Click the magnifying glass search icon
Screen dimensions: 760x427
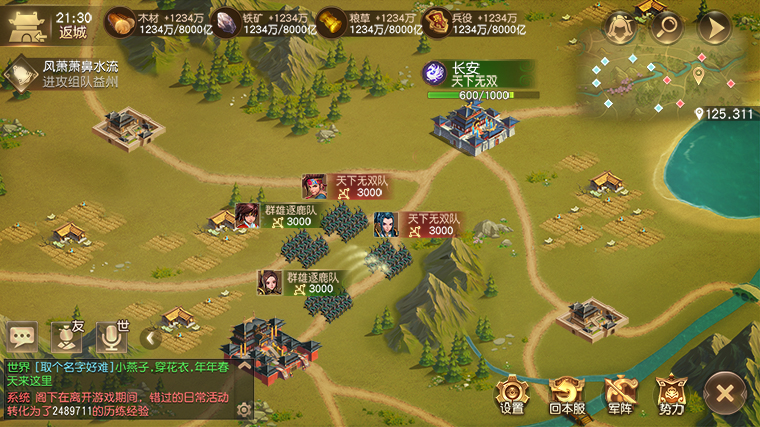coord(666,27)
